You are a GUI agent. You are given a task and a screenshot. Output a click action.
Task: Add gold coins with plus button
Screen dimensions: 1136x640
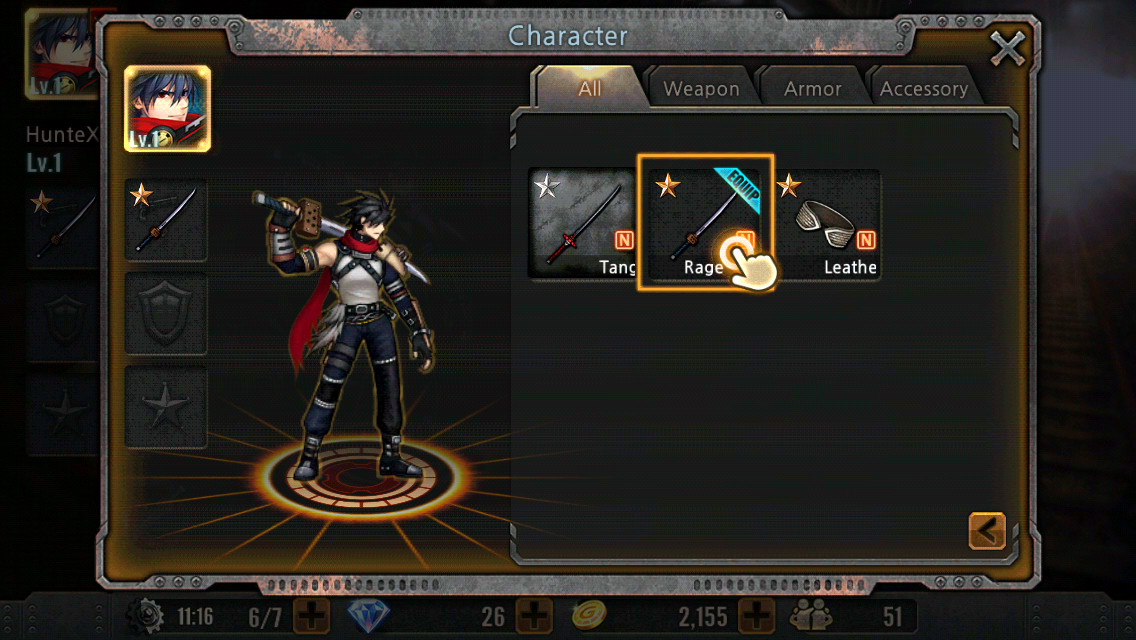tap(757, 616)
